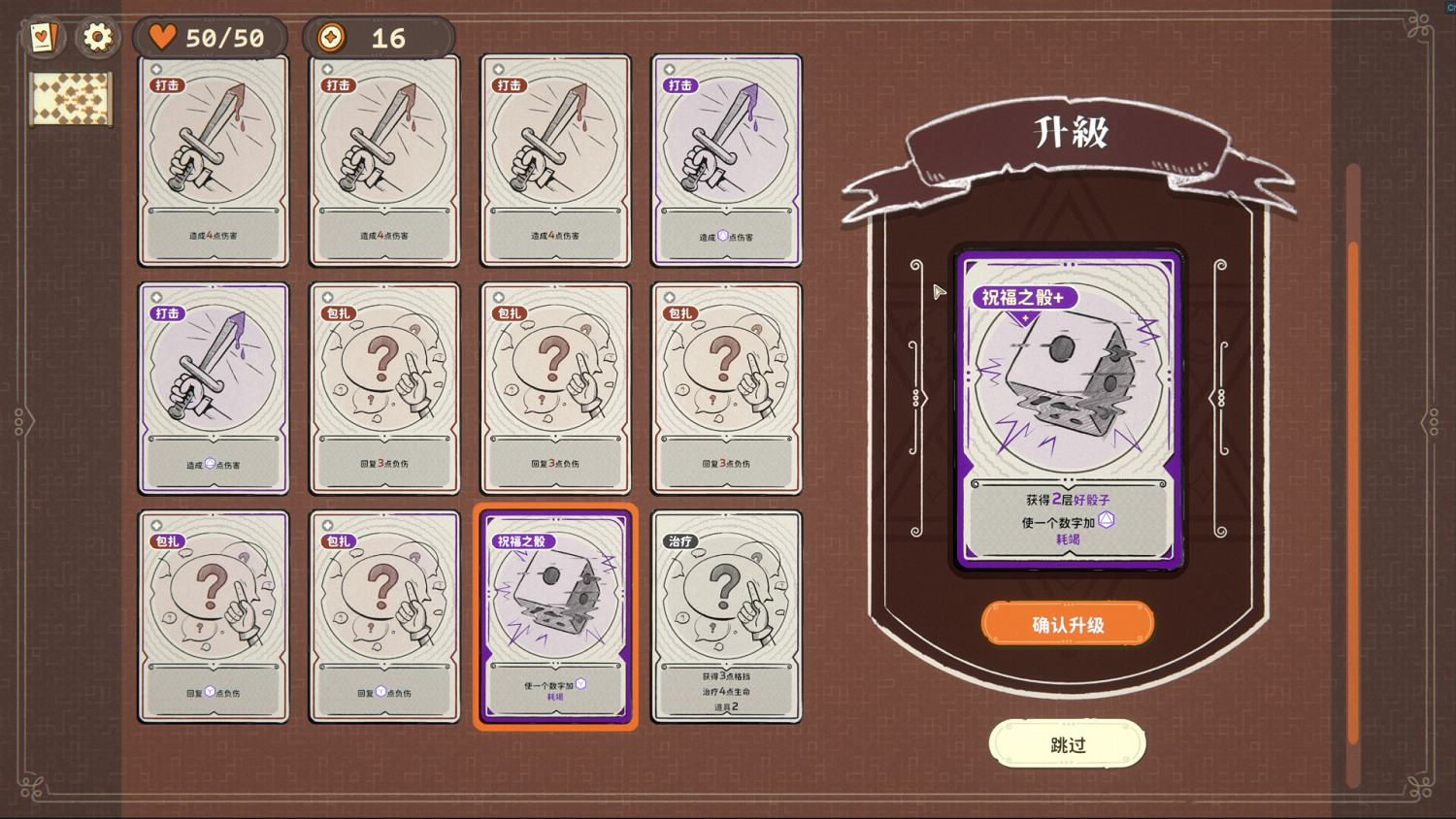Screen dimensions: 1456x819
Task: Select the first 包扎 Bandage card
Action: tap(383, 388)
